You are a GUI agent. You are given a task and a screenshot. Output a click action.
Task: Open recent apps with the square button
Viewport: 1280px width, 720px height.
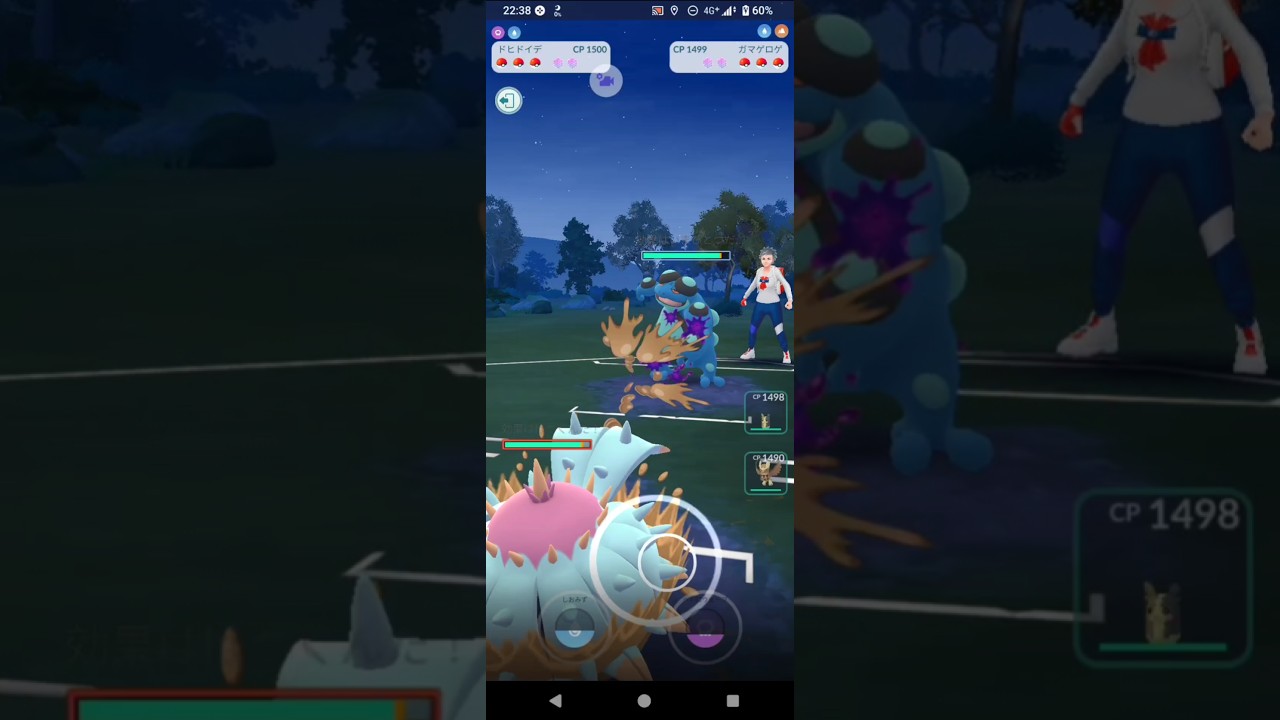[x=732, y=701]
